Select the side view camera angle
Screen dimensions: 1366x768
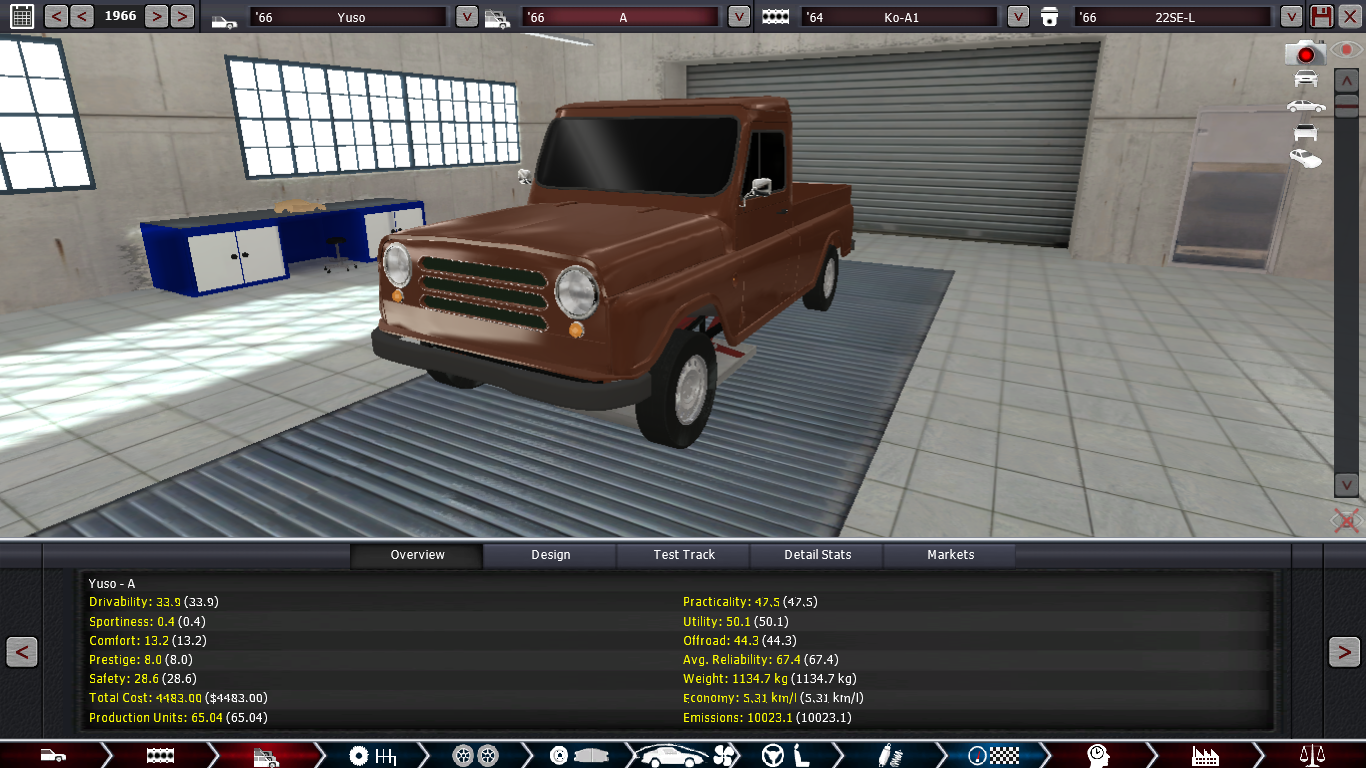tap(1305, 106)
